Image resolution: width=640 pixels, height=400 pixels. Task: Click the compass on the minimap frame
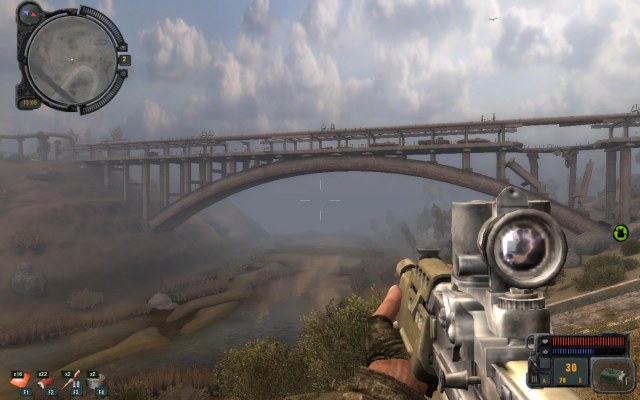29,12
